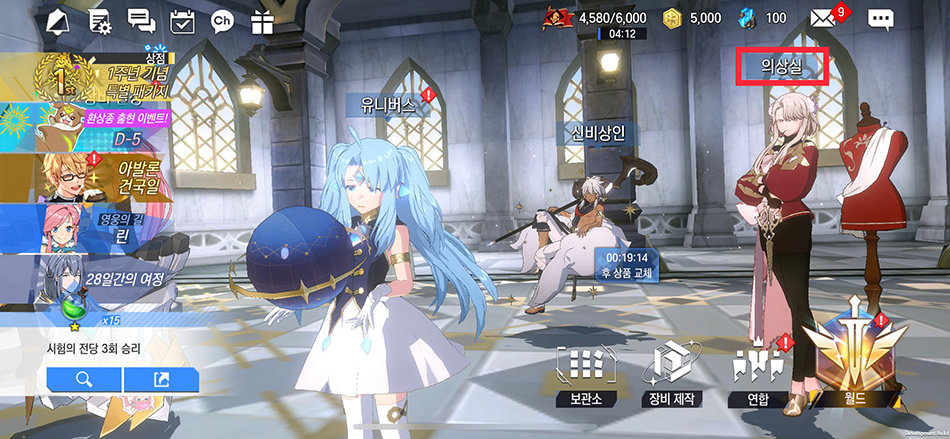950x439 pixels.
Task: Open the mailbox with 9 unread
Action: 823,18
